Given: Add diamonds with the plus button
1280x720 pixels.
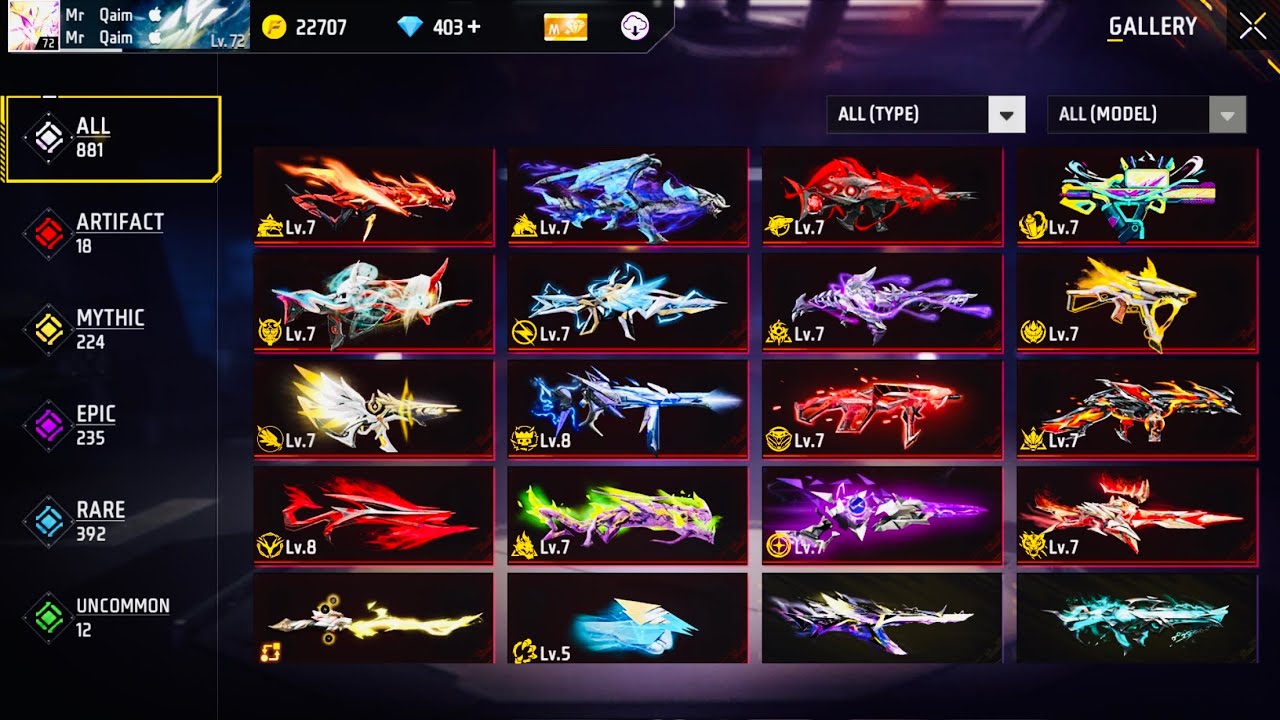Looking at the screenshot, I should (474, 27).
